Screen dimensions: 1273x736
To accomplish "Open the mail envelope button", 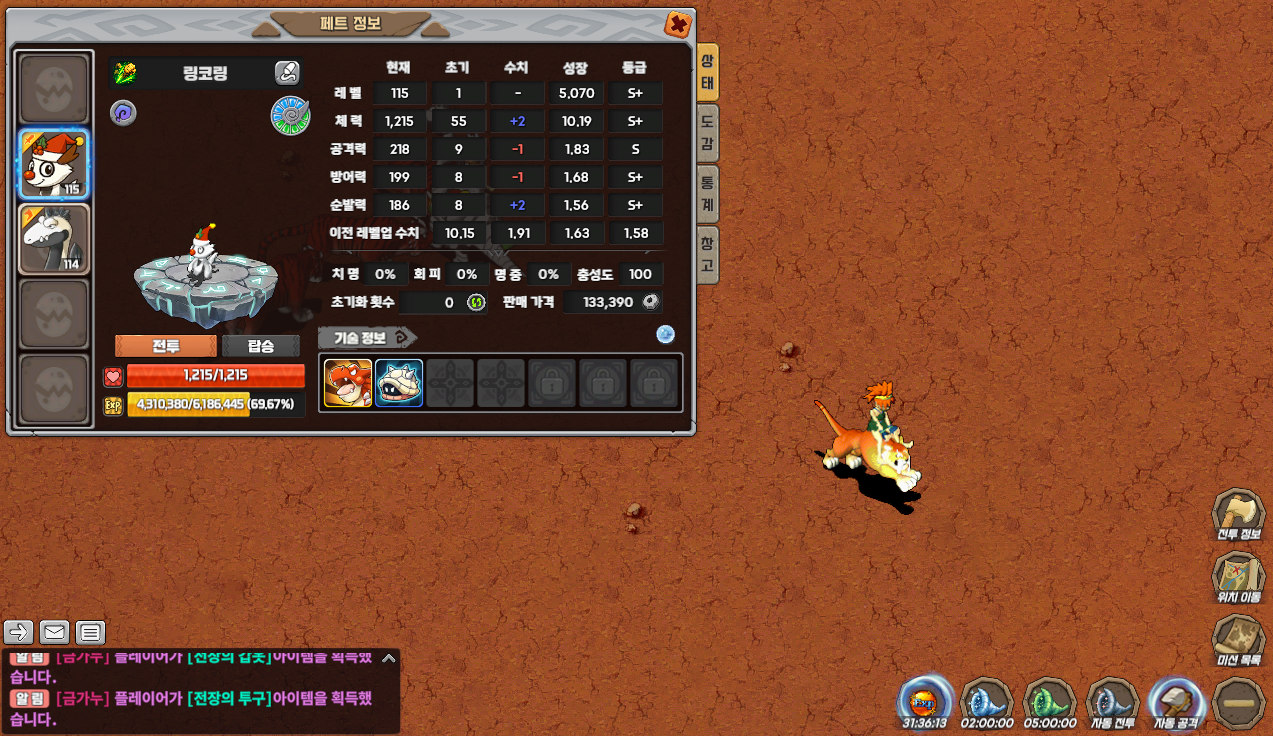I will click(x=54, y=632).
